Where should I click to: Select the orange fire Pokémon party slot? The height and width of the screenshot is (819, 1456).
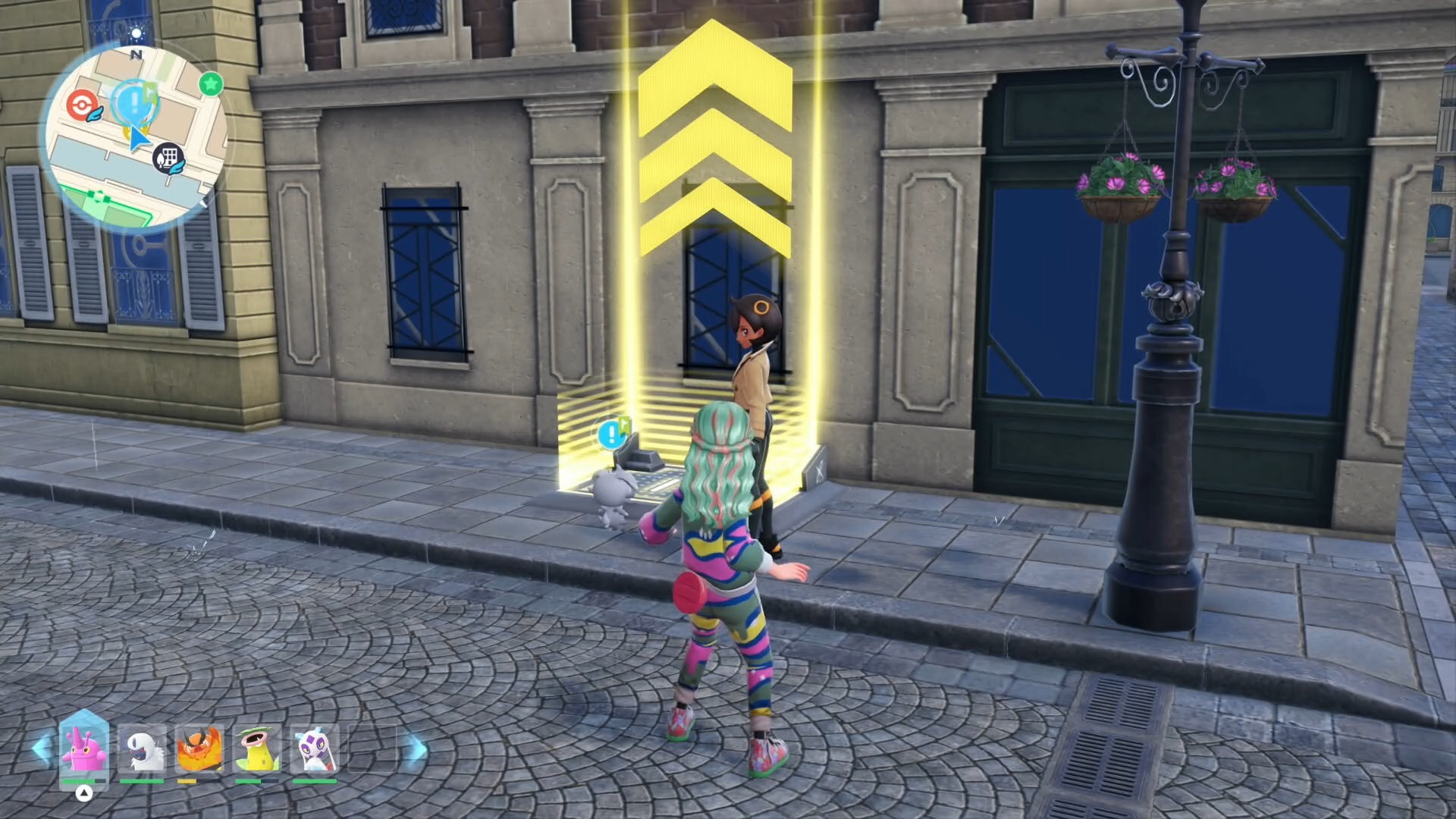click(199, 749)
